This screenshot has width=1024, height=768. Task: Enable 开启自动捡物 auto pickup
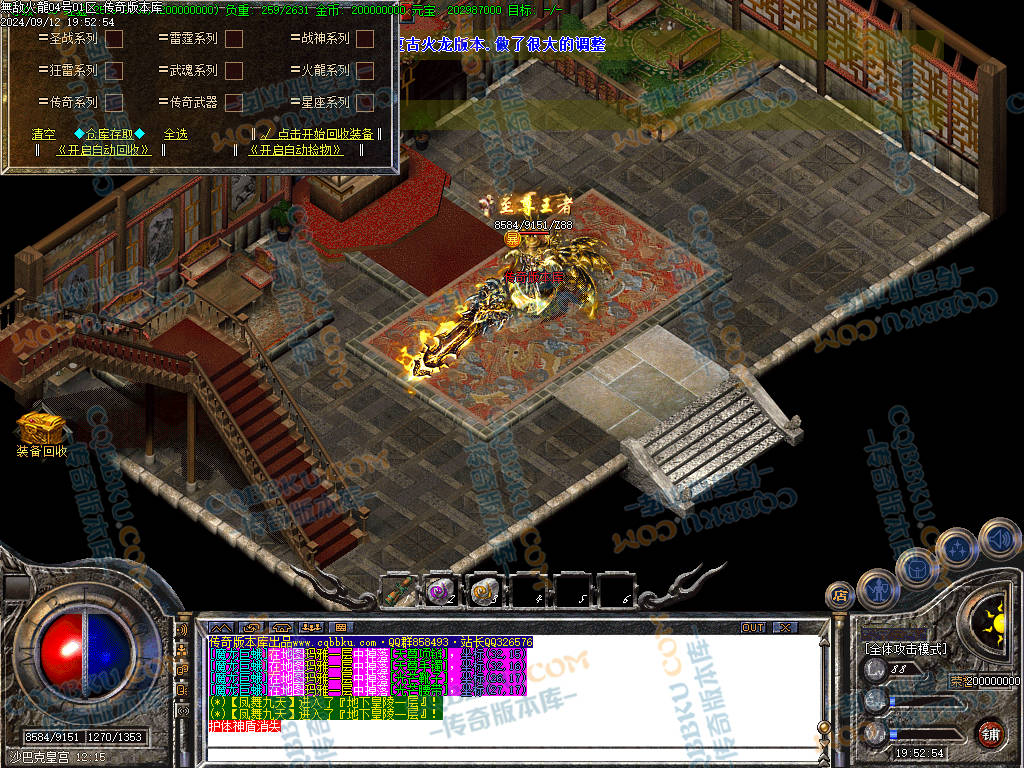pyautogui.click(x=296, y=150)
